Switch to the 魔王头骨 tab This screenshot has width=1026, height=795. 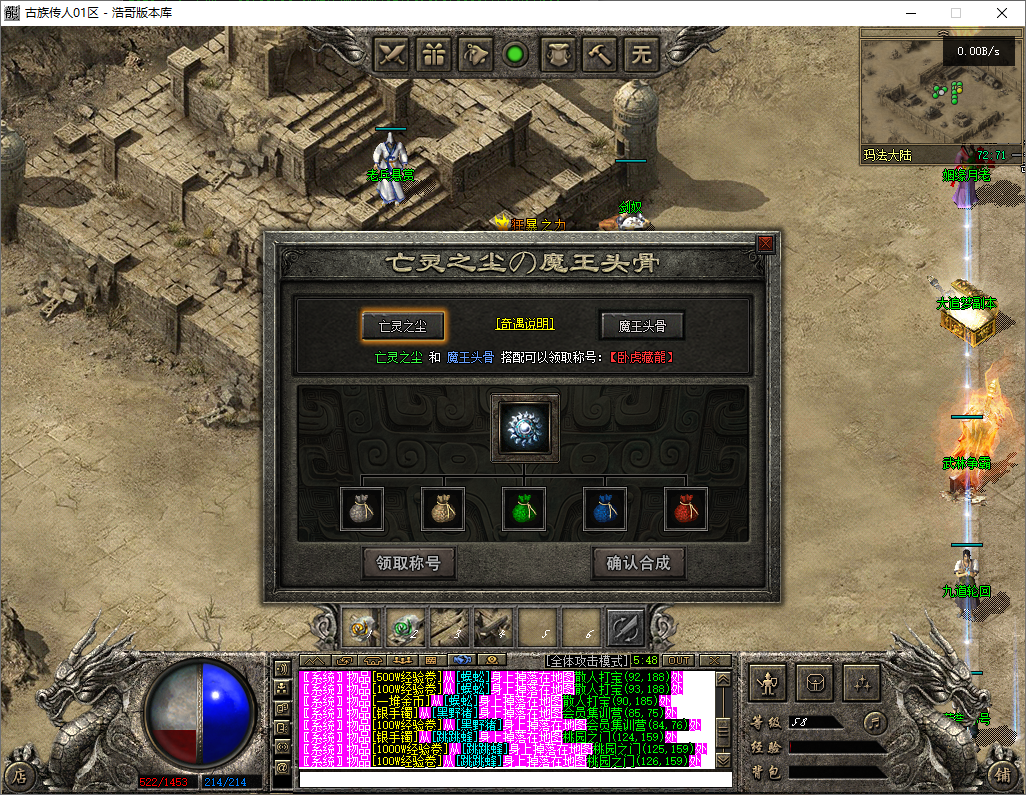pos(642,325)
